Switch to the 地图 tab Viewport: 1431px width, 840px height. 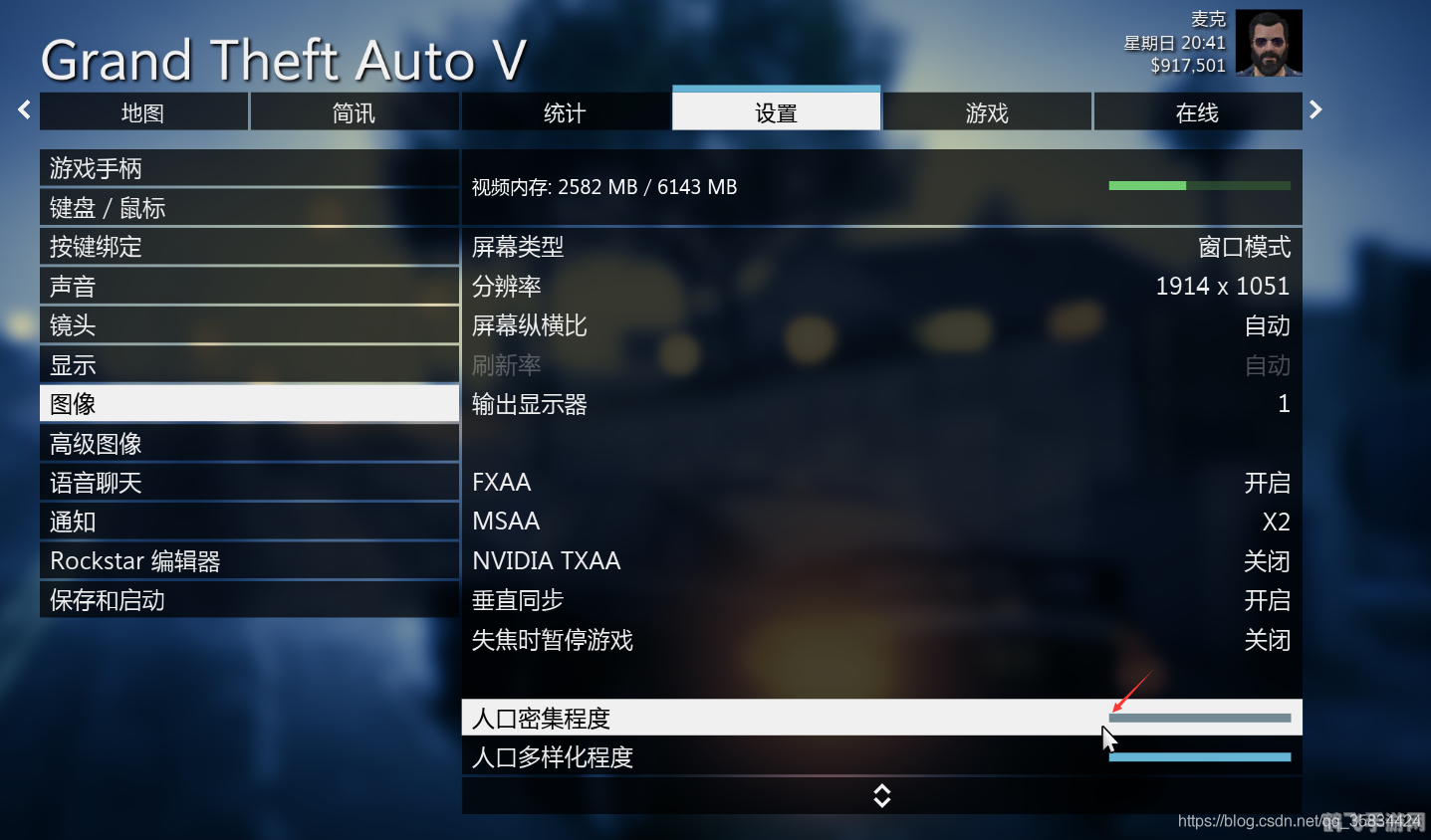point(142,111)
